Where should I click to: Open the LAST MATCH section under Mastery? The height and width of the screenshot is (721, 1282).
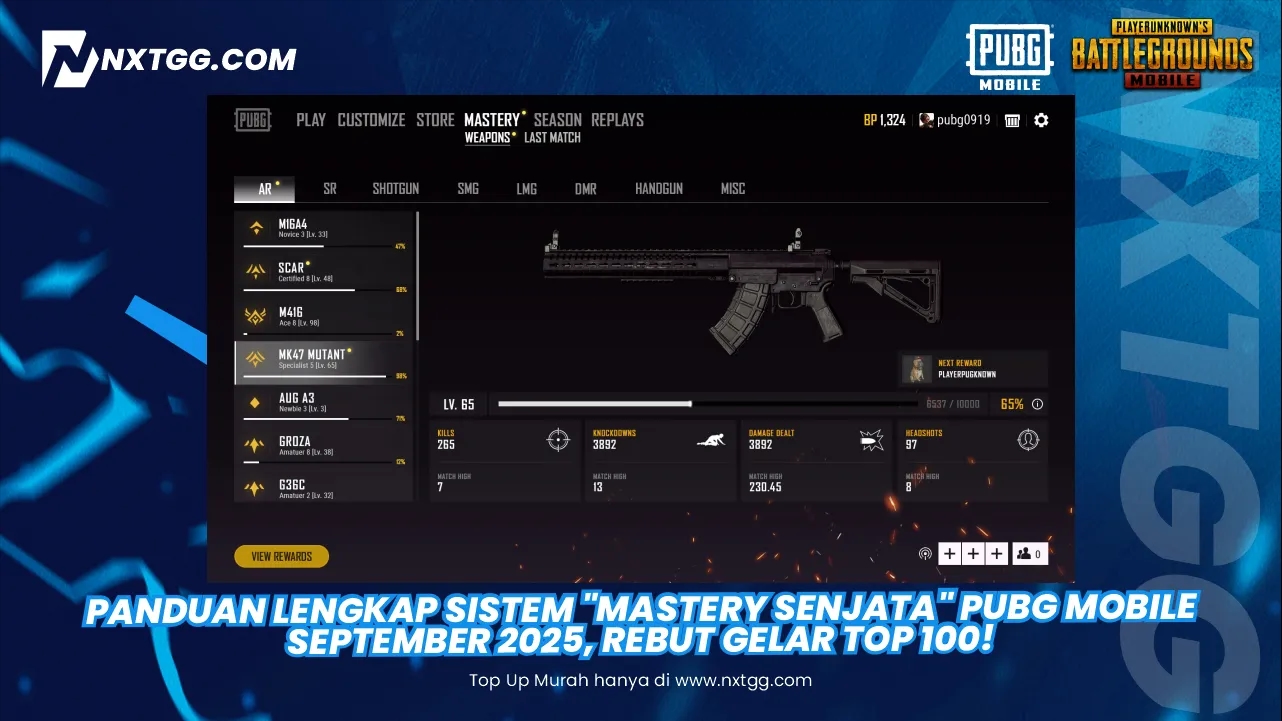pyautogui.click(x=553, y=137)
